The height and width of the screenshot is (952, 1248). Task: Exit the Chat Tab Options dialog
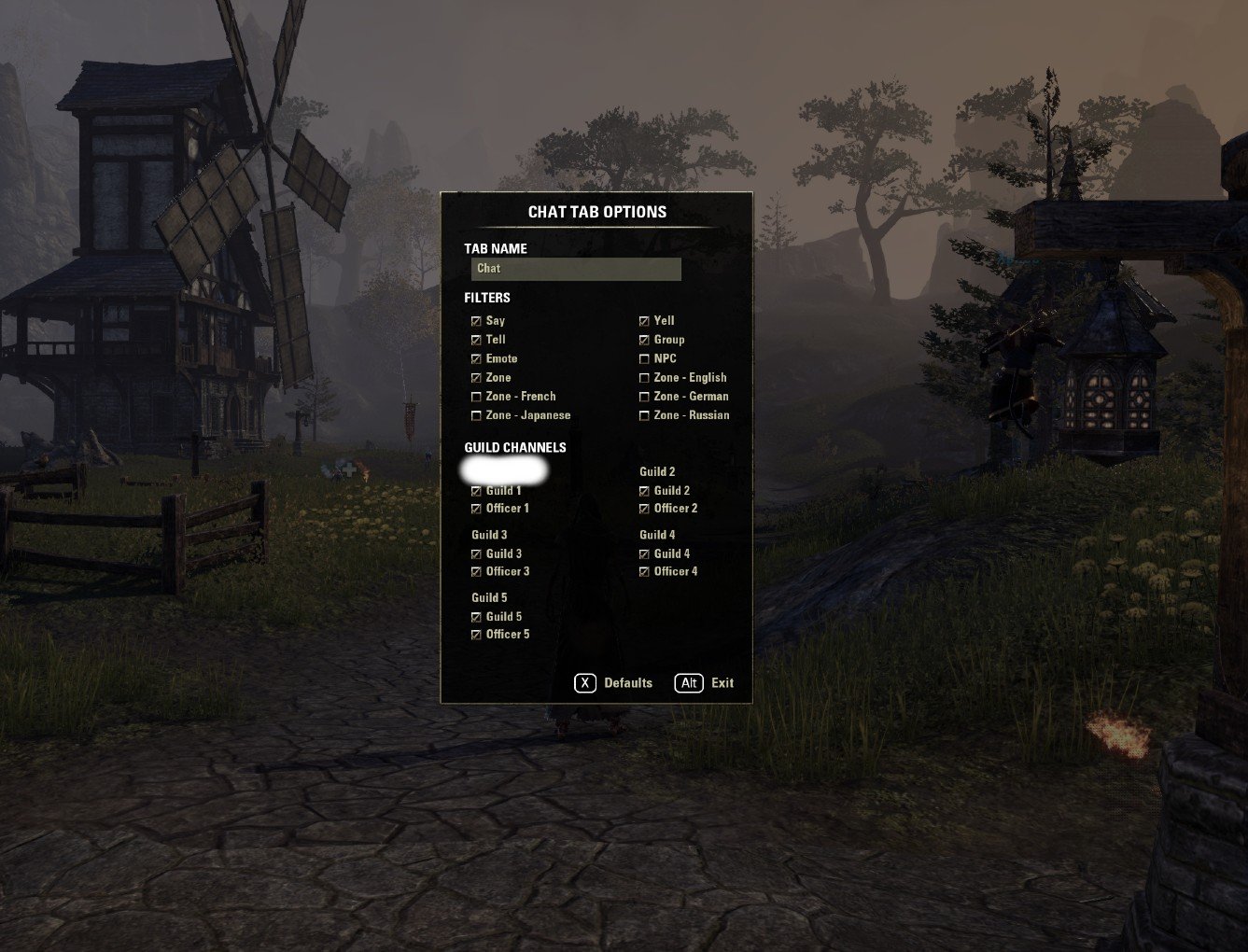(x=705, y=683)
